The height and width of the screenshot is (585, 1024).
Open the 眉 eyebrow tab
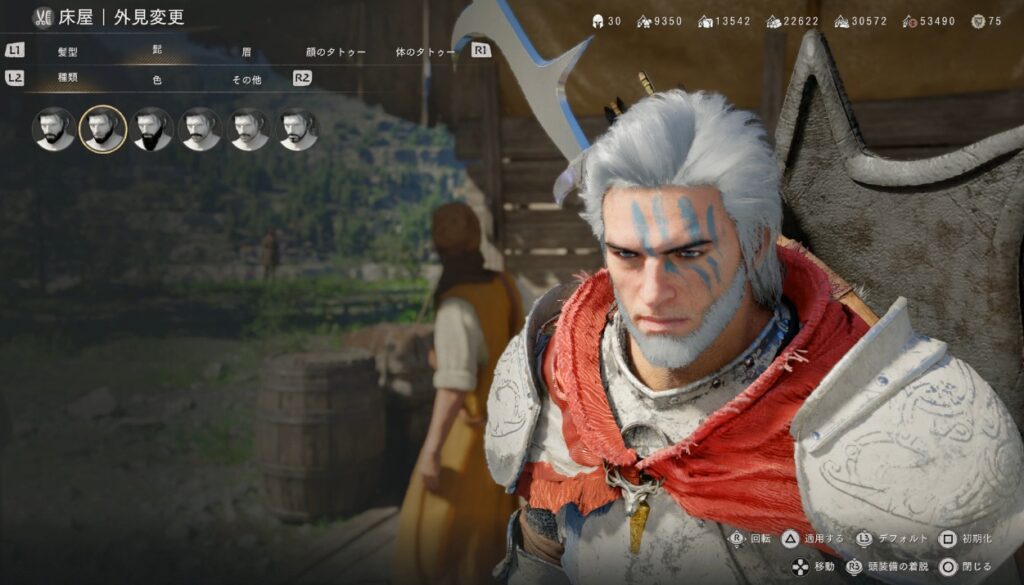click(246, 51)
